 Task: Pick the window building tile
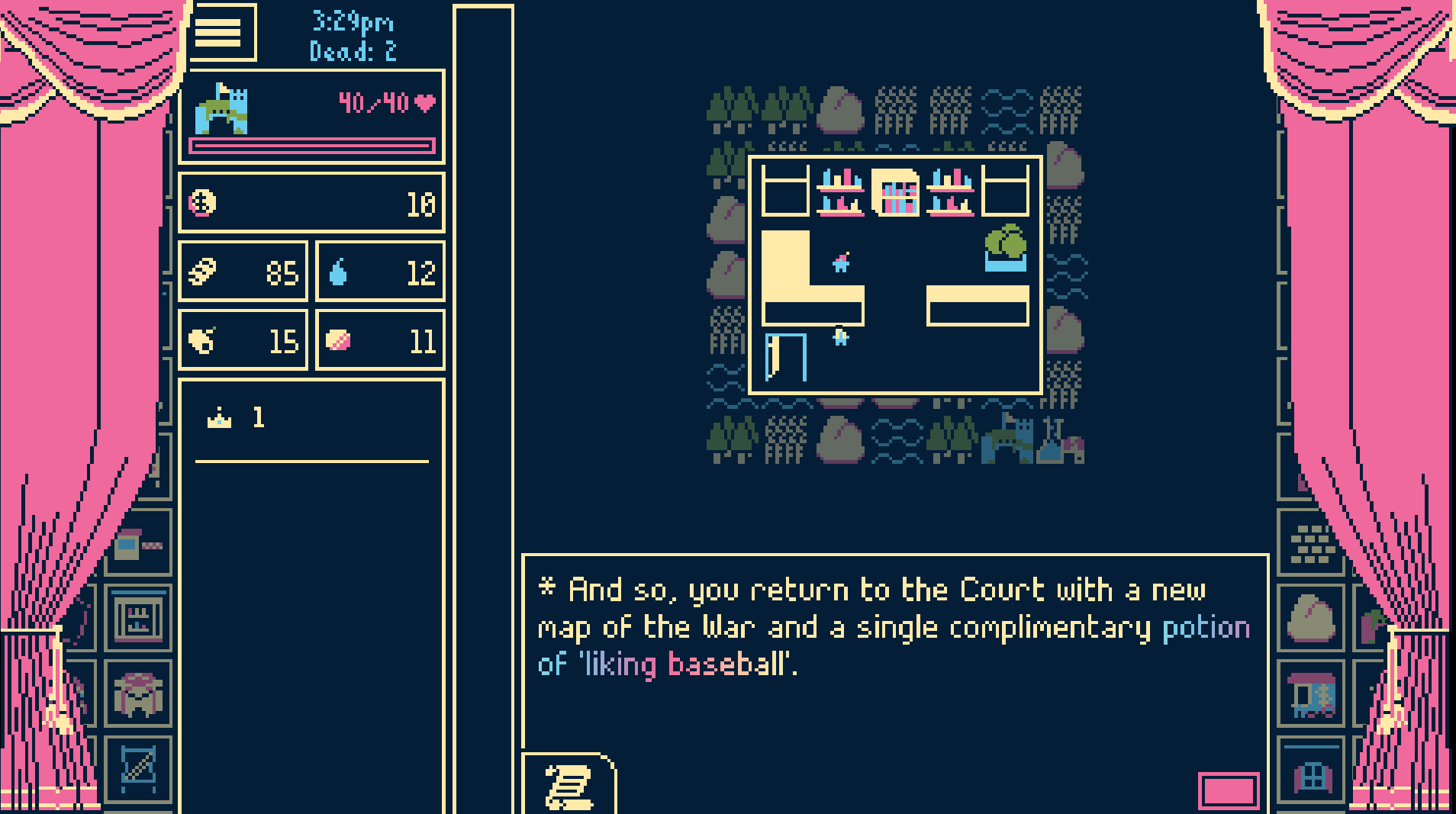(1312, 775)
